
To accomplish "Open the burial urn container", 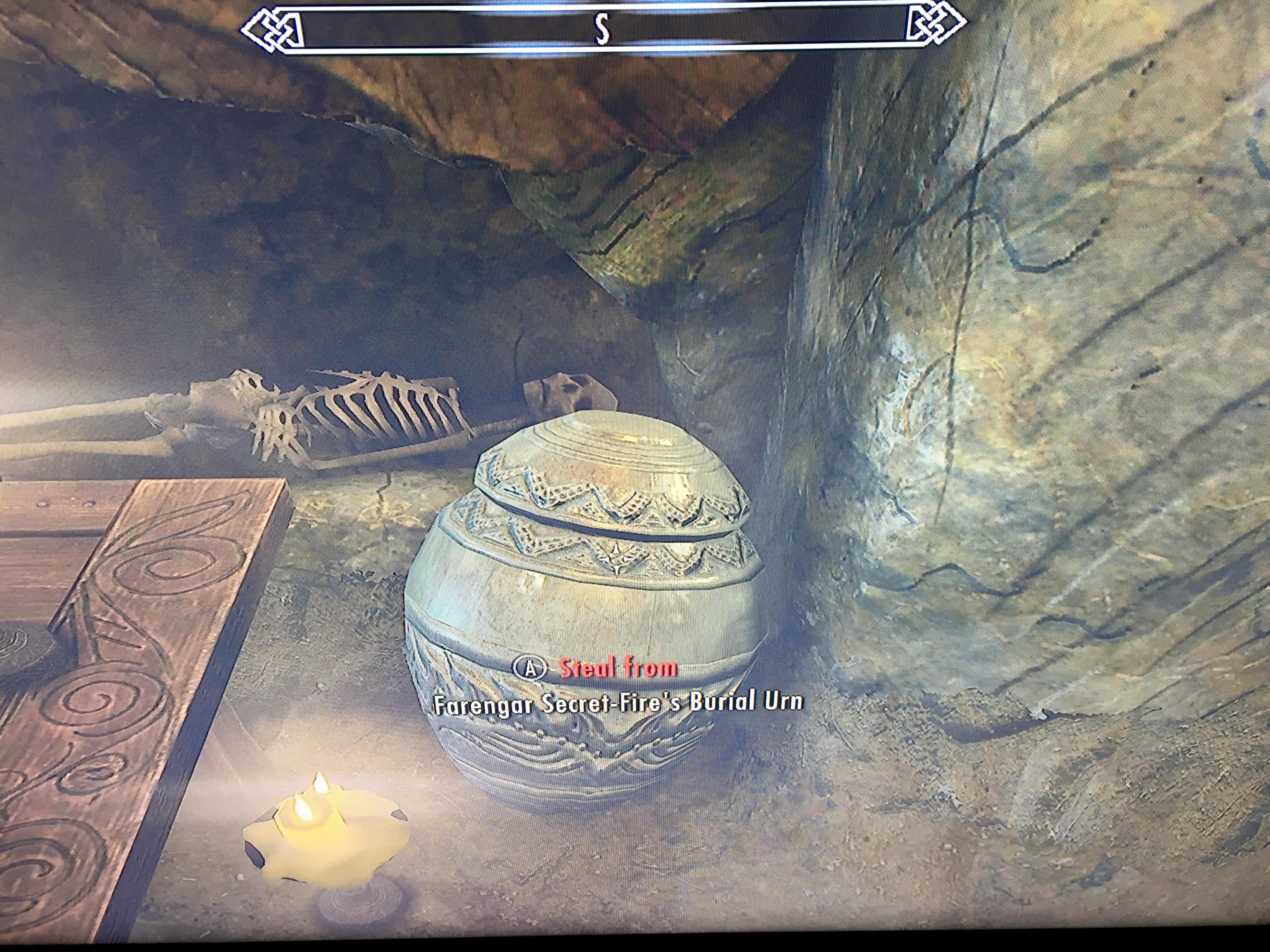I will click(586, 603).
